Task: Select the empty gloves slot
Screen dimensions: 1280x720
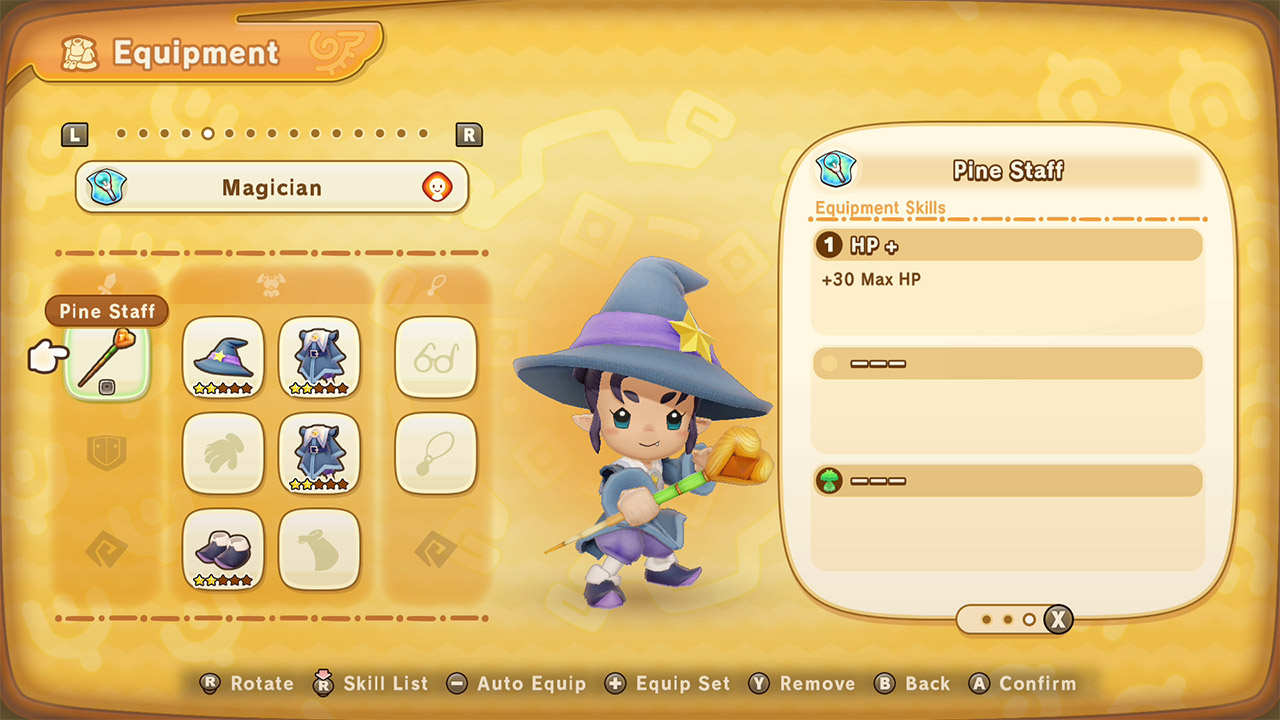Action: pos(223,453)
